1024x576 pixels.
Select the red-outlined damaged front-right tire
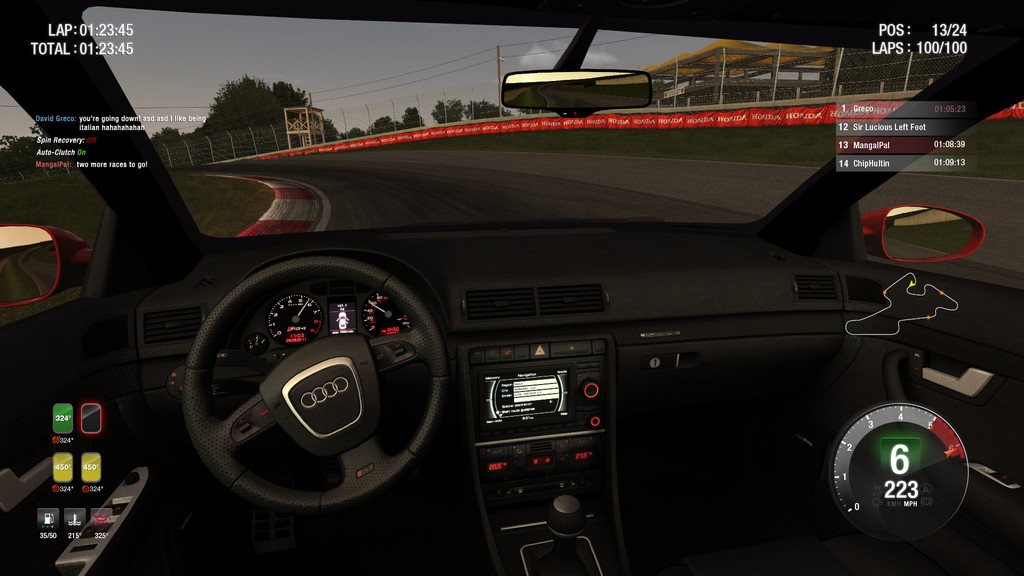coord(91,417)
